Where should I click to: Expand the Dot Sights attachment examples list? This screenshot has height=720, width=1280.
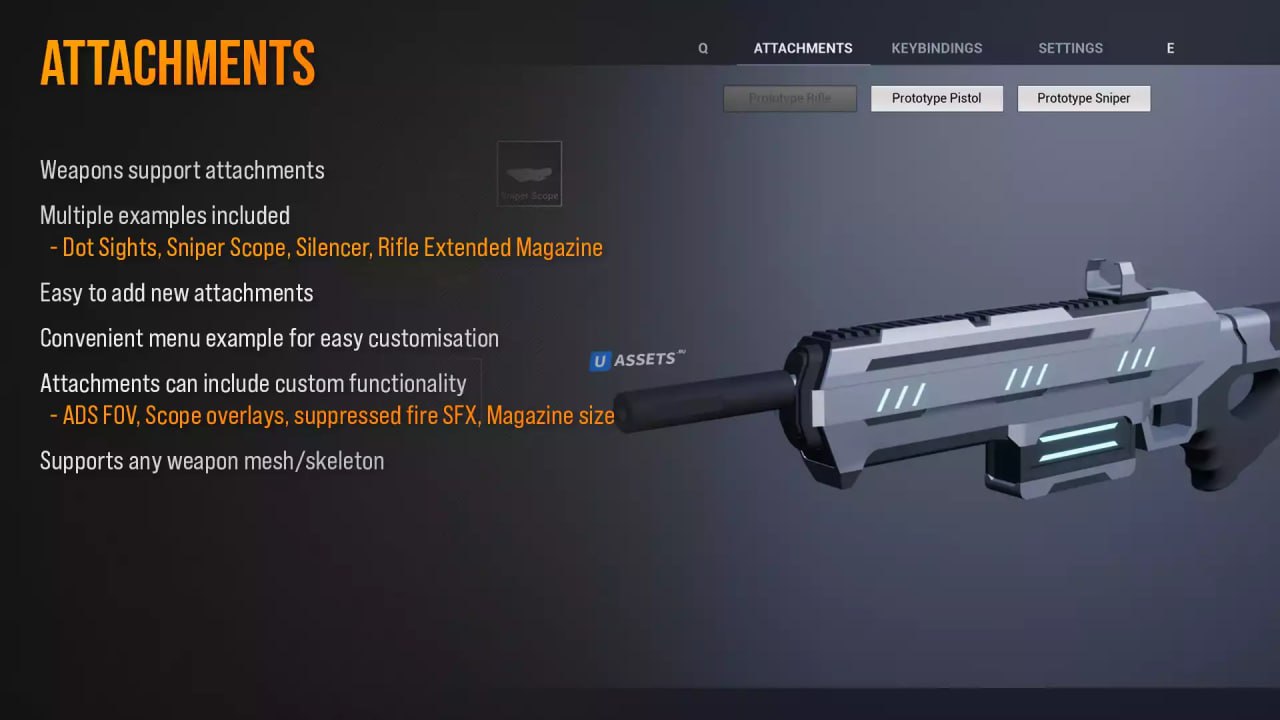(x=325, y=247)
